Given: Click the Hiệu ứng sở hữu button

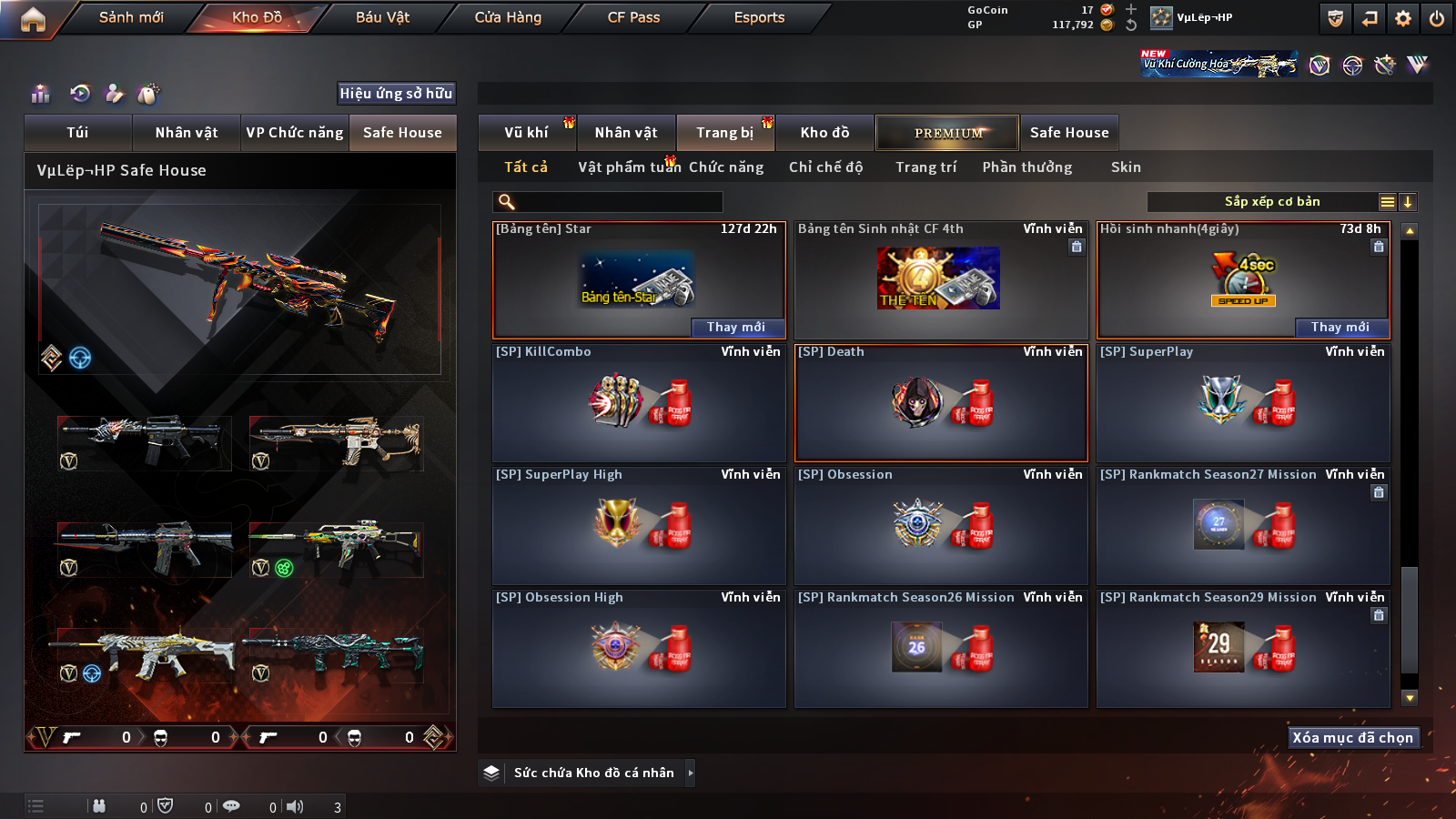Looking at the screenshot, I should tap(396, 94).
